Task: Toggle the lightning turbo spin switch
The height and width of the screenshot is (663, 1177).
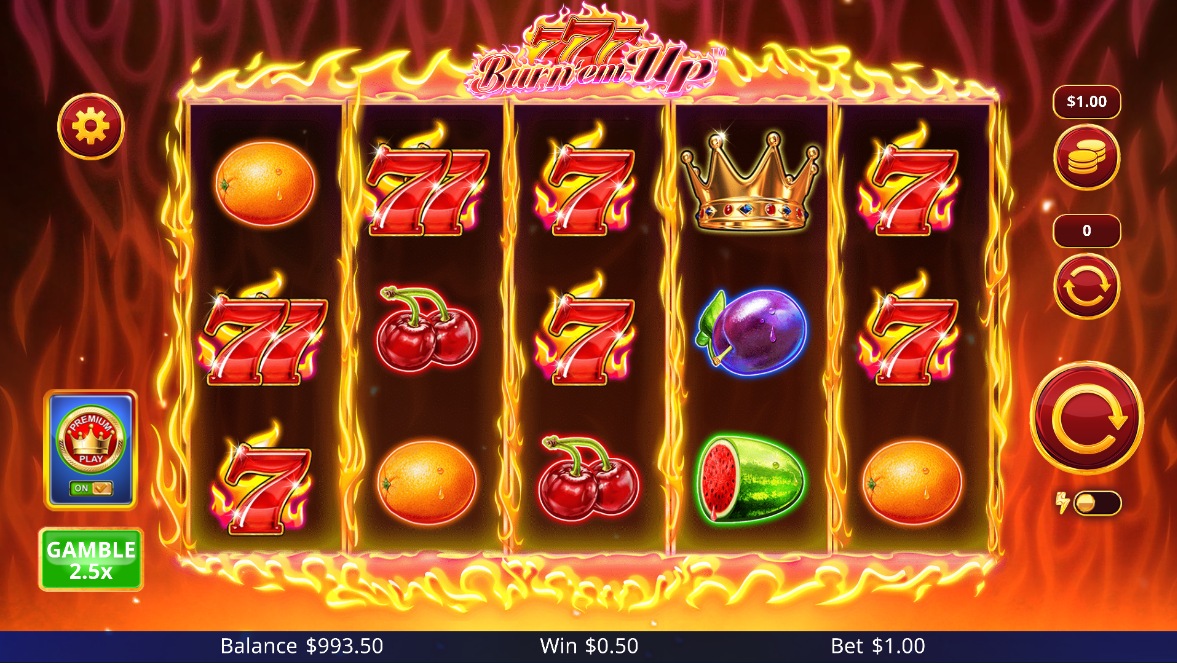Action: coord(1095,503)
